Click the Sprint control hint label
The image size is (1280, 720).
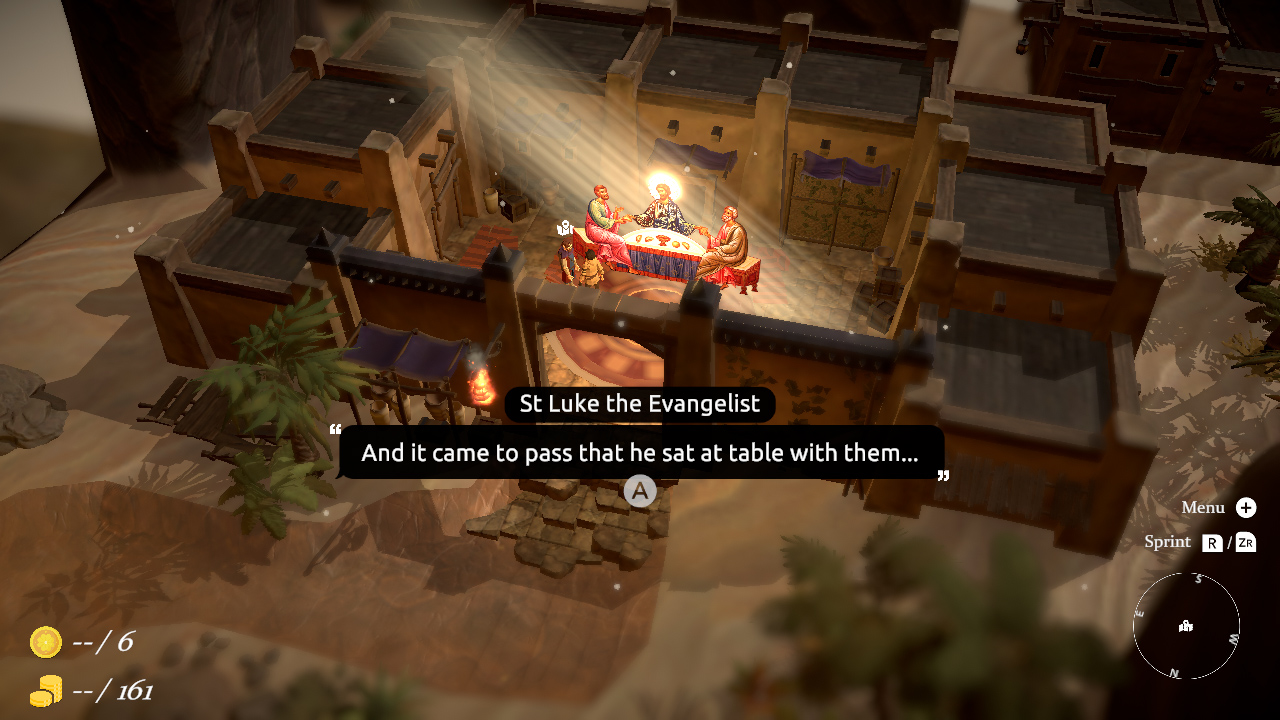tap(1166, 541)
